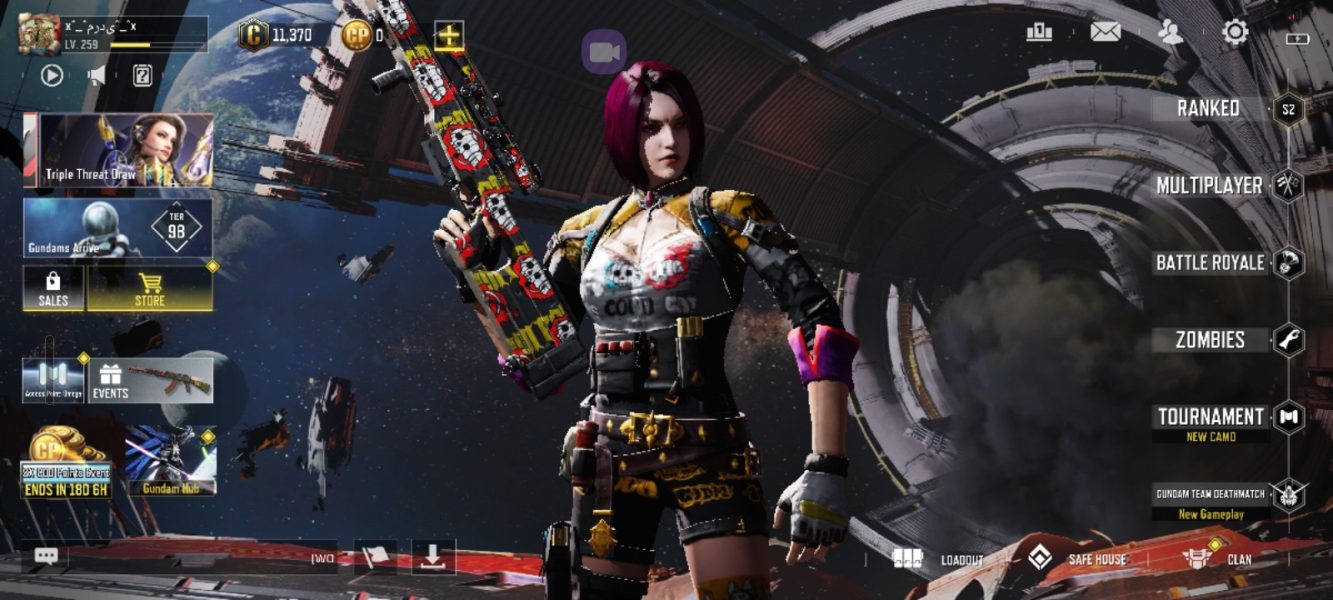Show the leaderboard podium icon
1333x600 pixels.
tap(1039, 32)
